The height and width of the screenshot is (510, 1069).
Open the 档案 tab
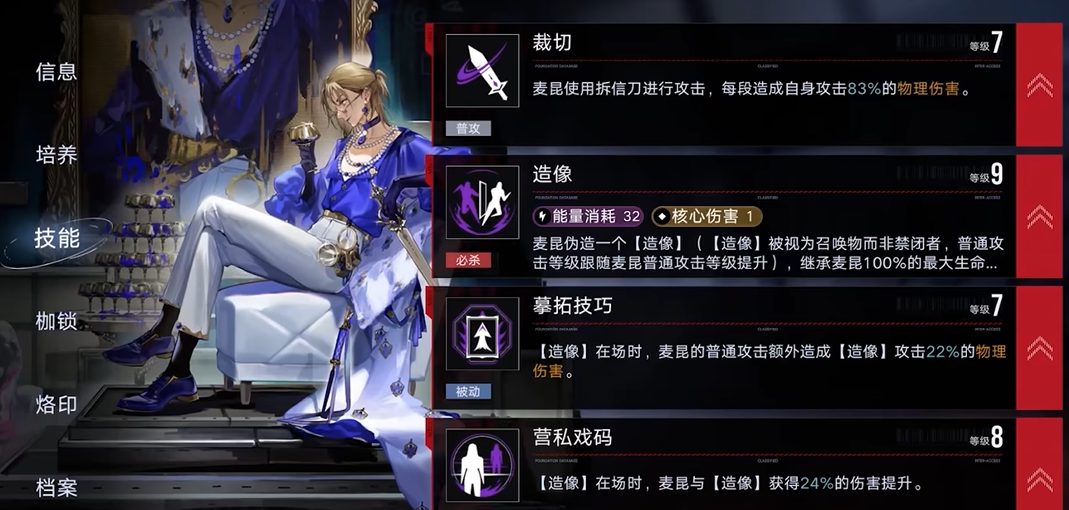pyautogui.click(x=56, y=488)
